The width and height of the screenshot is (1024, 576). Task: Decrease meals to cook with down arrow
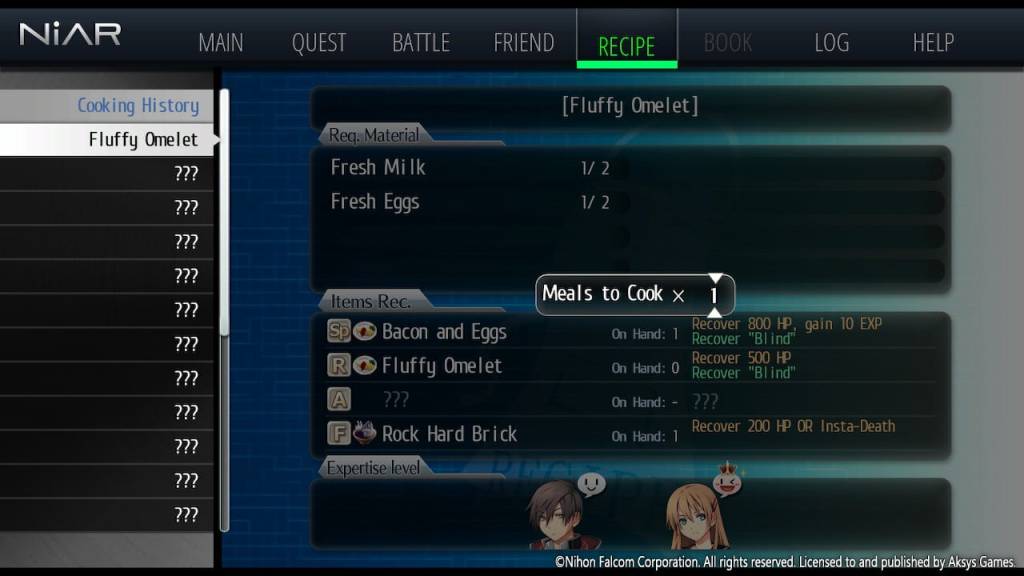tap(715, 312)
